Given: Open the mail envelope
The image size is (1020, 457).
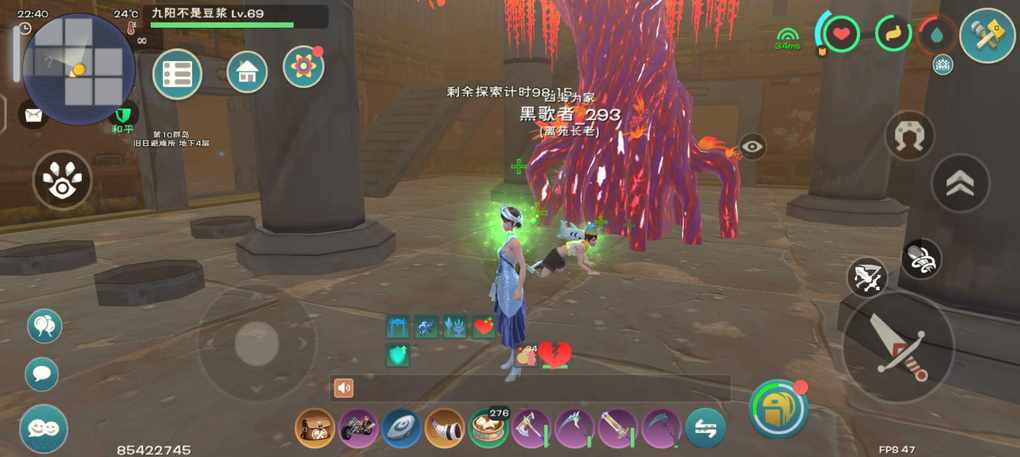Looking at the screenshot, I should (x=34, y=116).
